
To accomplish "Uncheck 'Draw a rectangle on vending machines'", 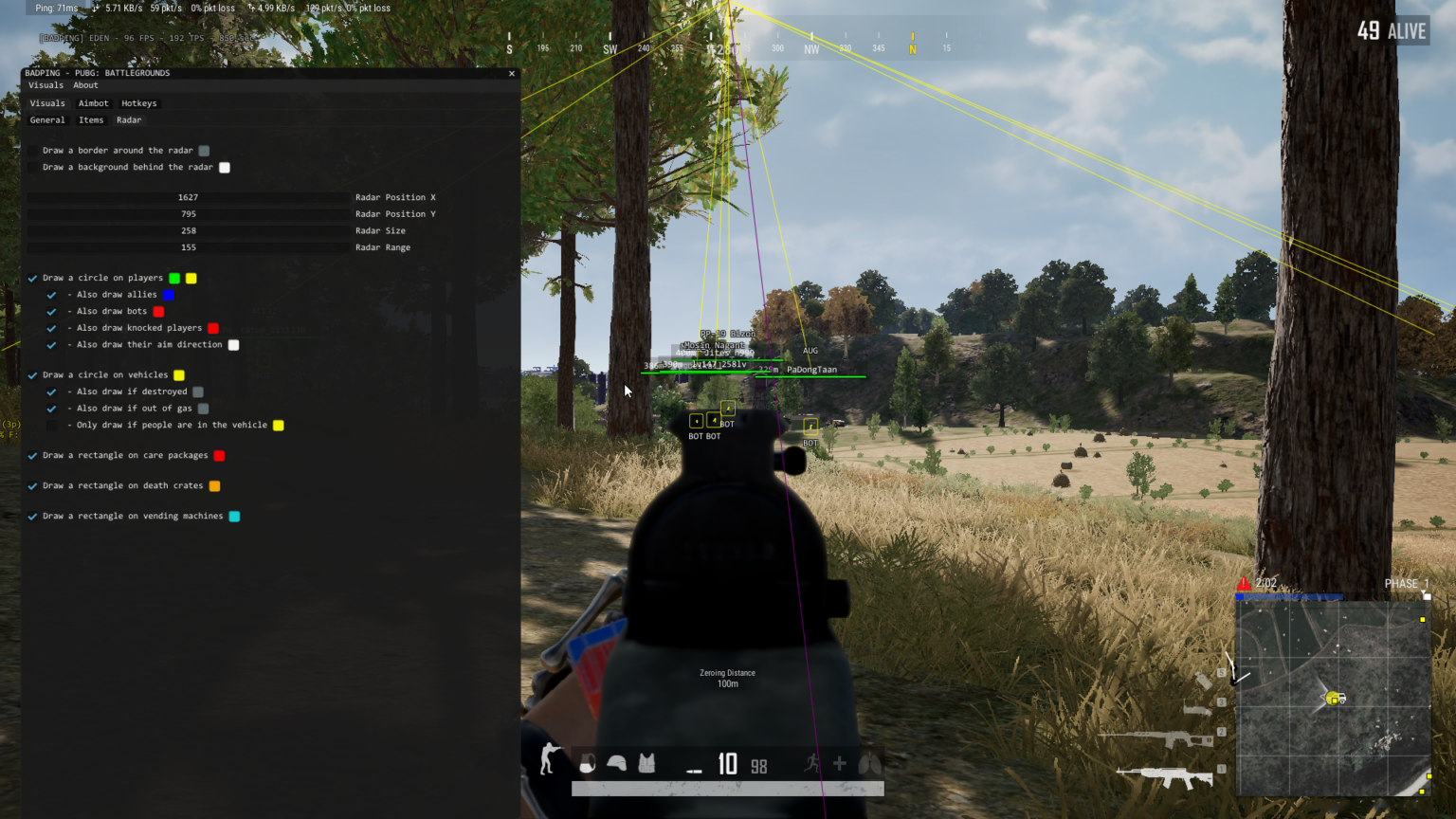I will [31, 516].
